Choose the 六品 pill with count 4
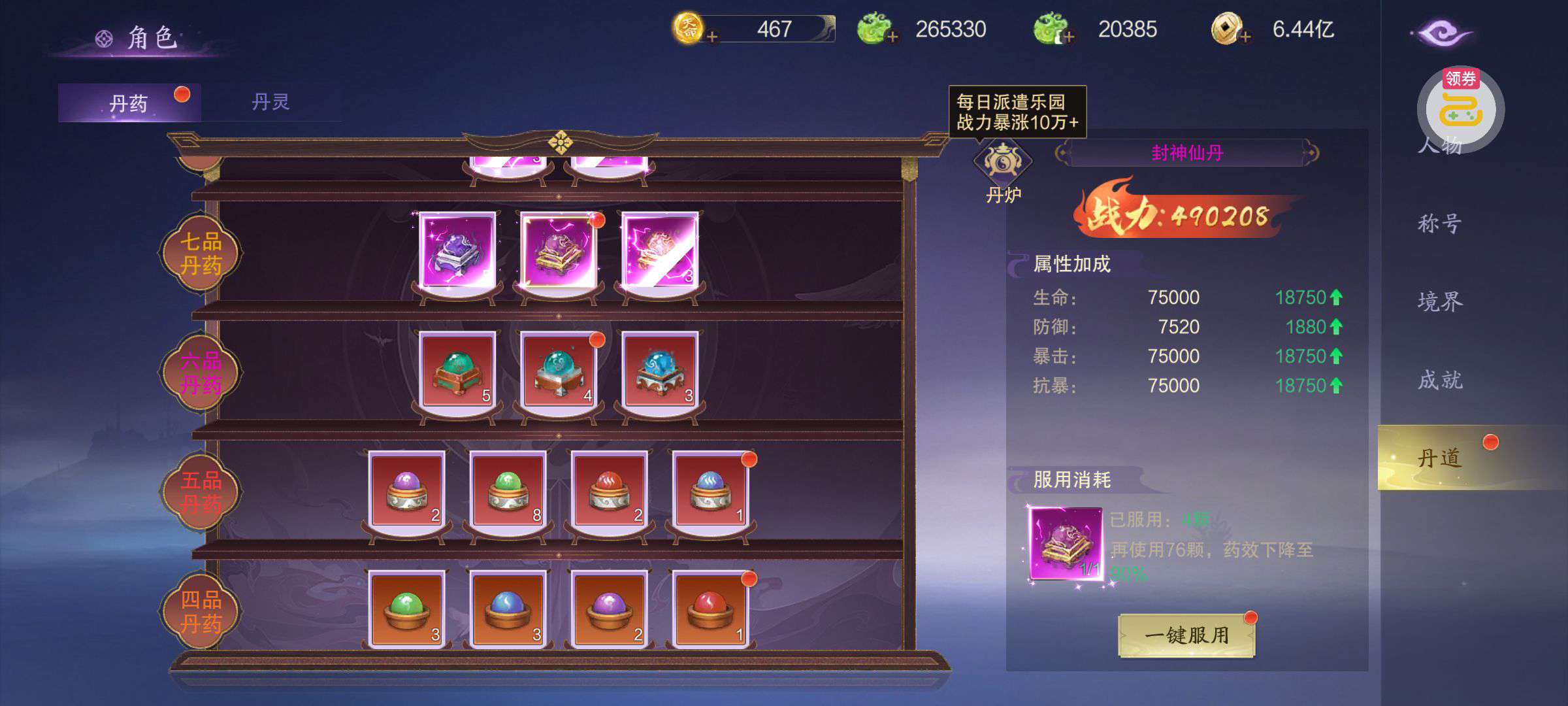The height and width of the screenshot is (706, 1568). pos(559,370)
